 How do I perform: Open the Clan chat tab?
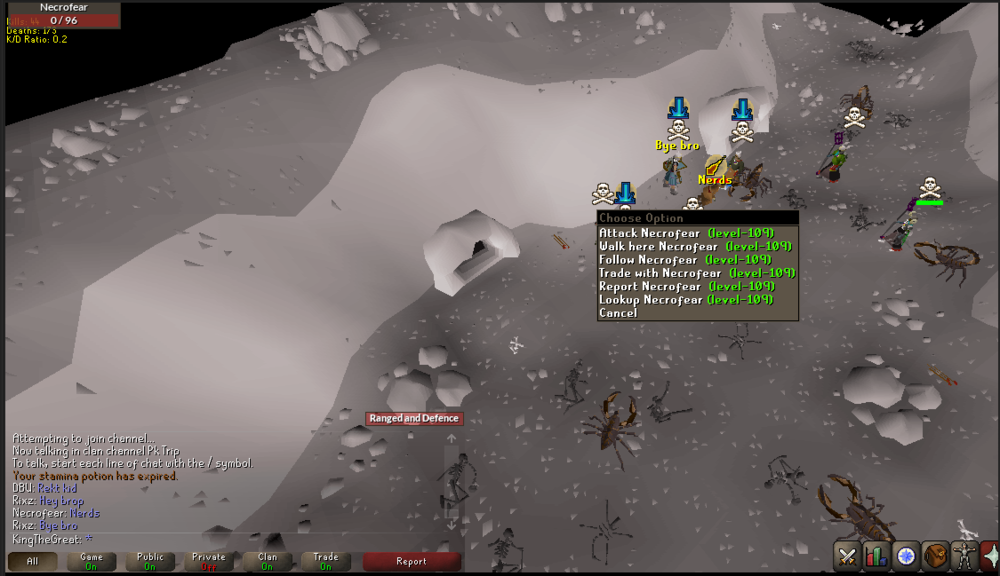(267, 561)
